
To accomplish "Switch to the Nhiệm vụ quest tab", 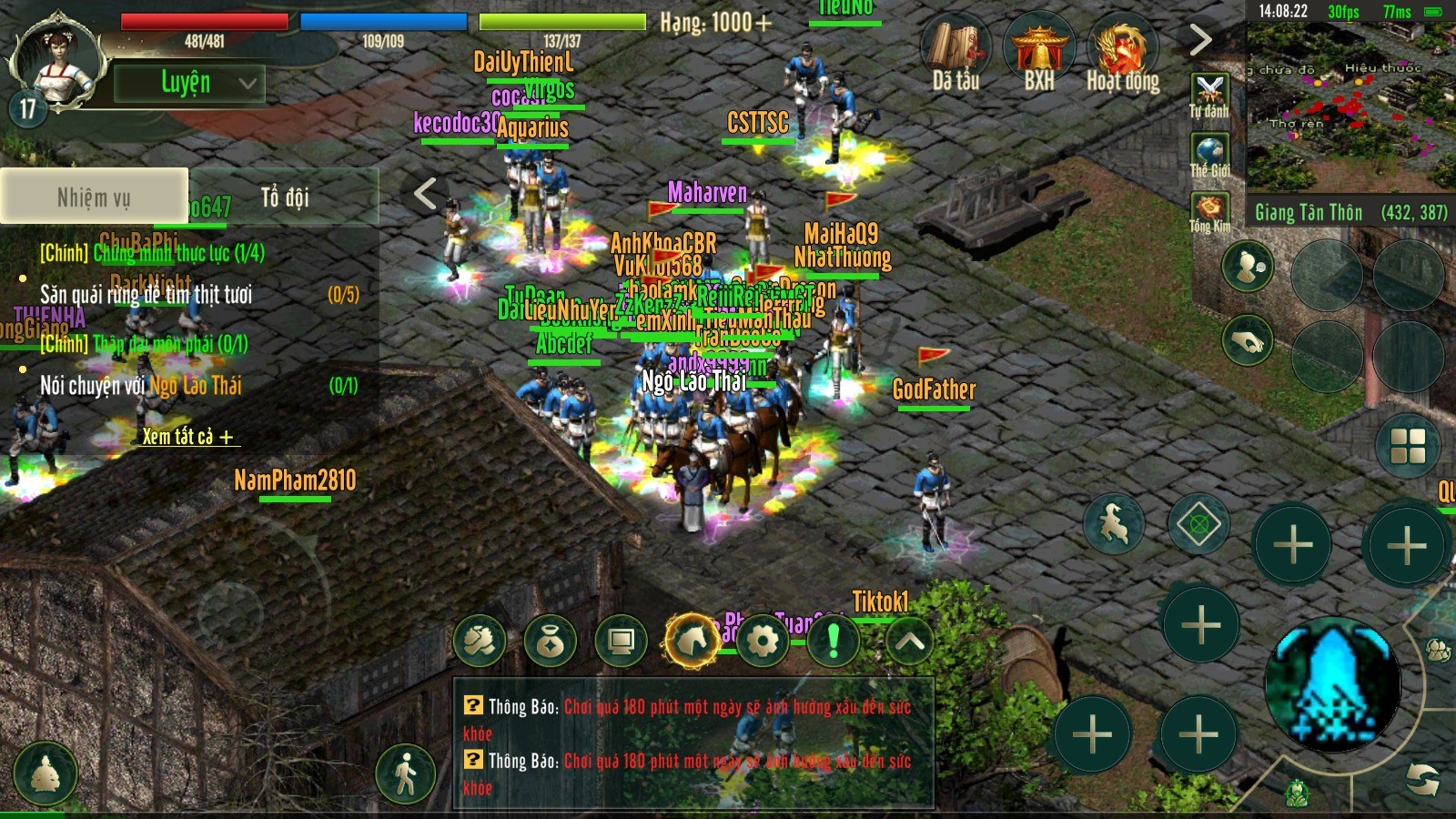I will pos(94,196).
